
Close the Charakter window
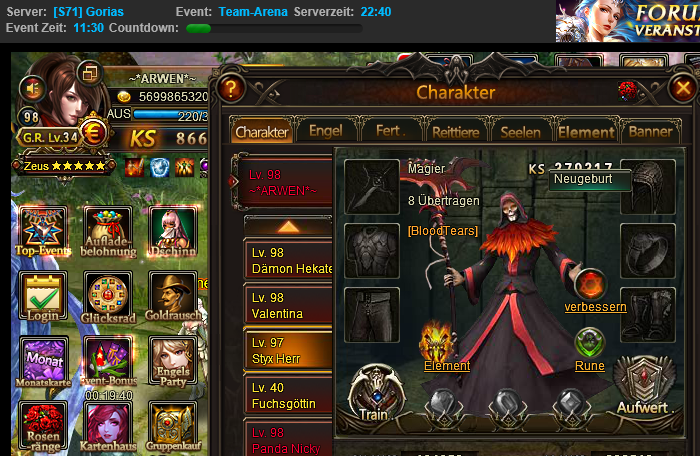tap(683, 89)
